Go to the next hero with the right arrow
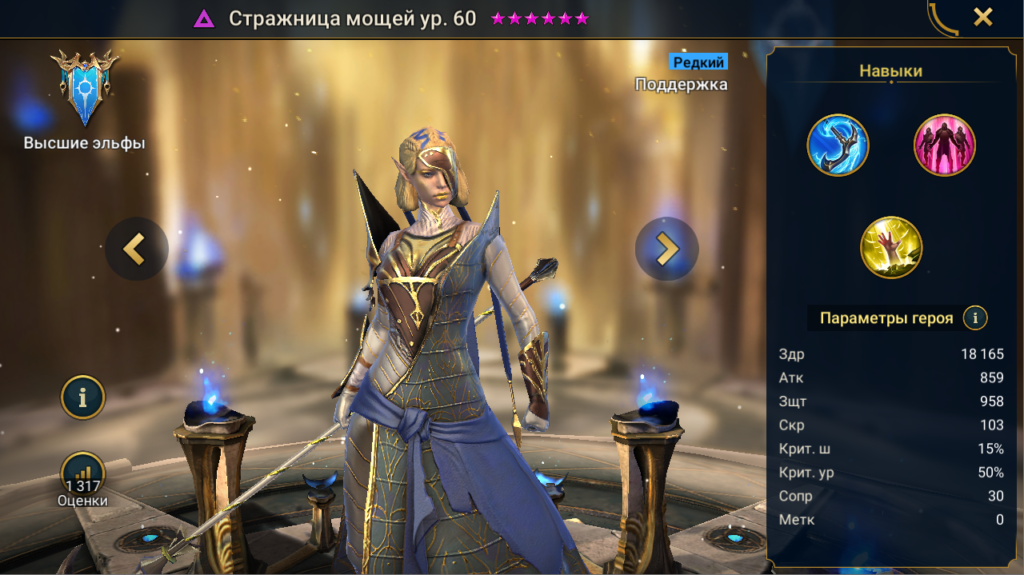This screenshot has height=575, width=1024. point(666,248)
